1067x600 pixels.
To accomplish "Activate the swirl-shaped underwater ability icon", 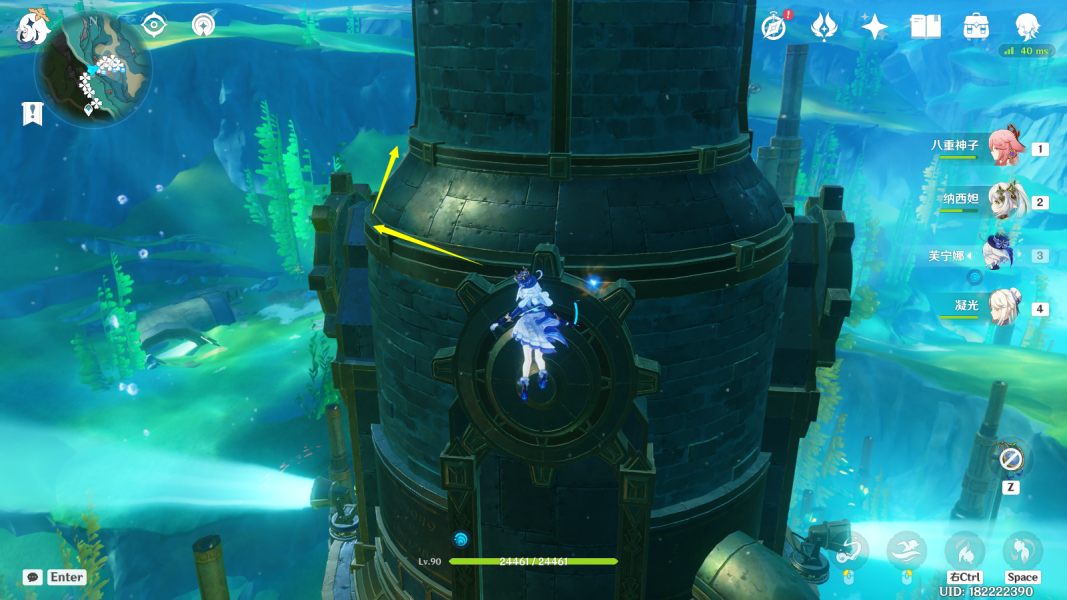I will coord(851,549).
